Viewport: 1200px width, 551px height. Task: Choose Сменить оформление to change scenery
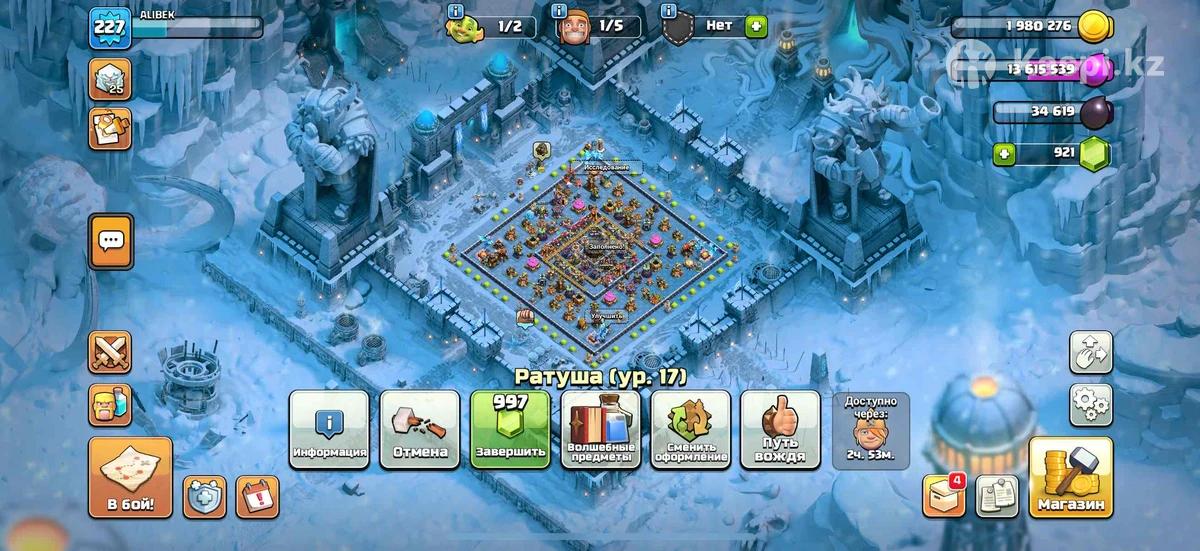(x=690, y=431)
